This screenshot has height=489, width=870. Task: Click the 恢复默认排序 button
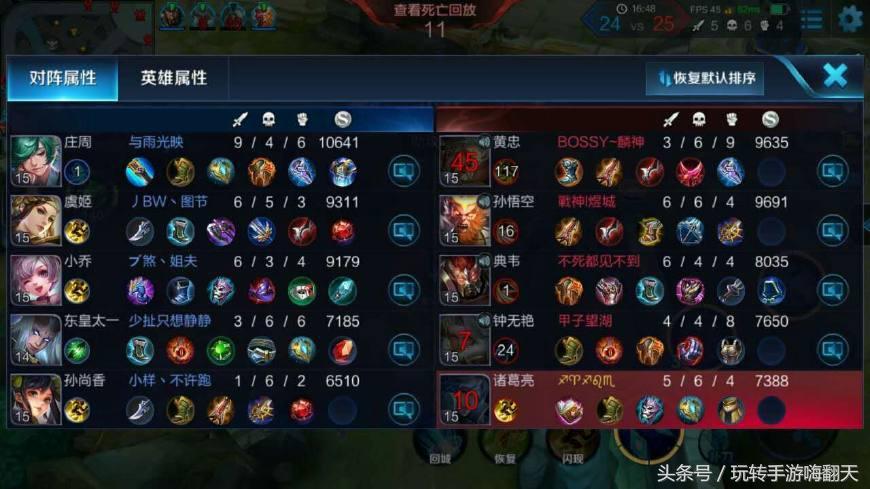pyautogui.click(x=705, y=77)
